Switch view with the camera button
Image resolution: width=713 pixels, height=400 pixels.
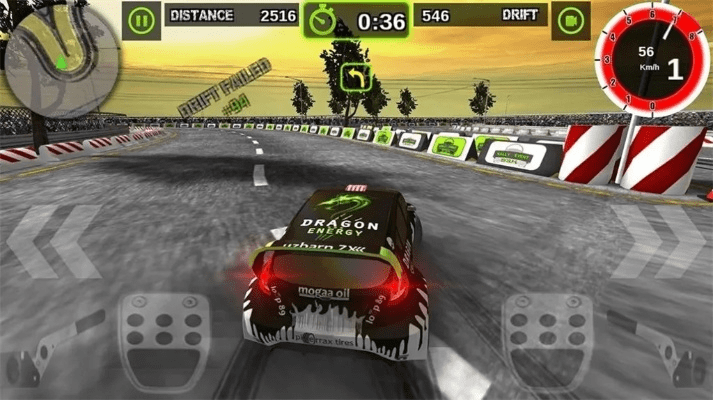click(571, 18)
